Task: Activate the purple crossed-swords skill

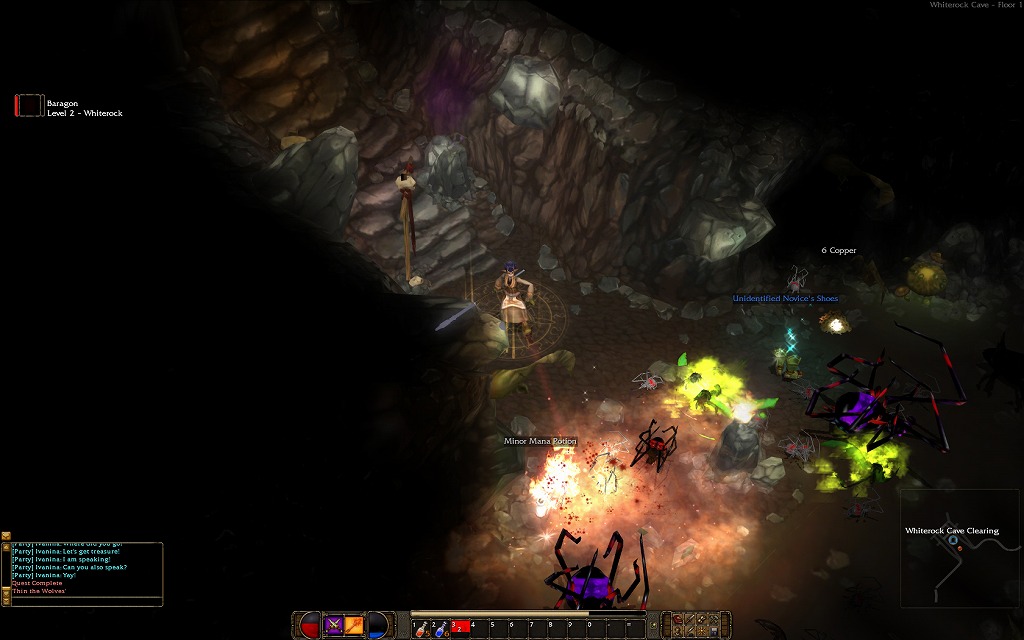Action: (333, 626)
